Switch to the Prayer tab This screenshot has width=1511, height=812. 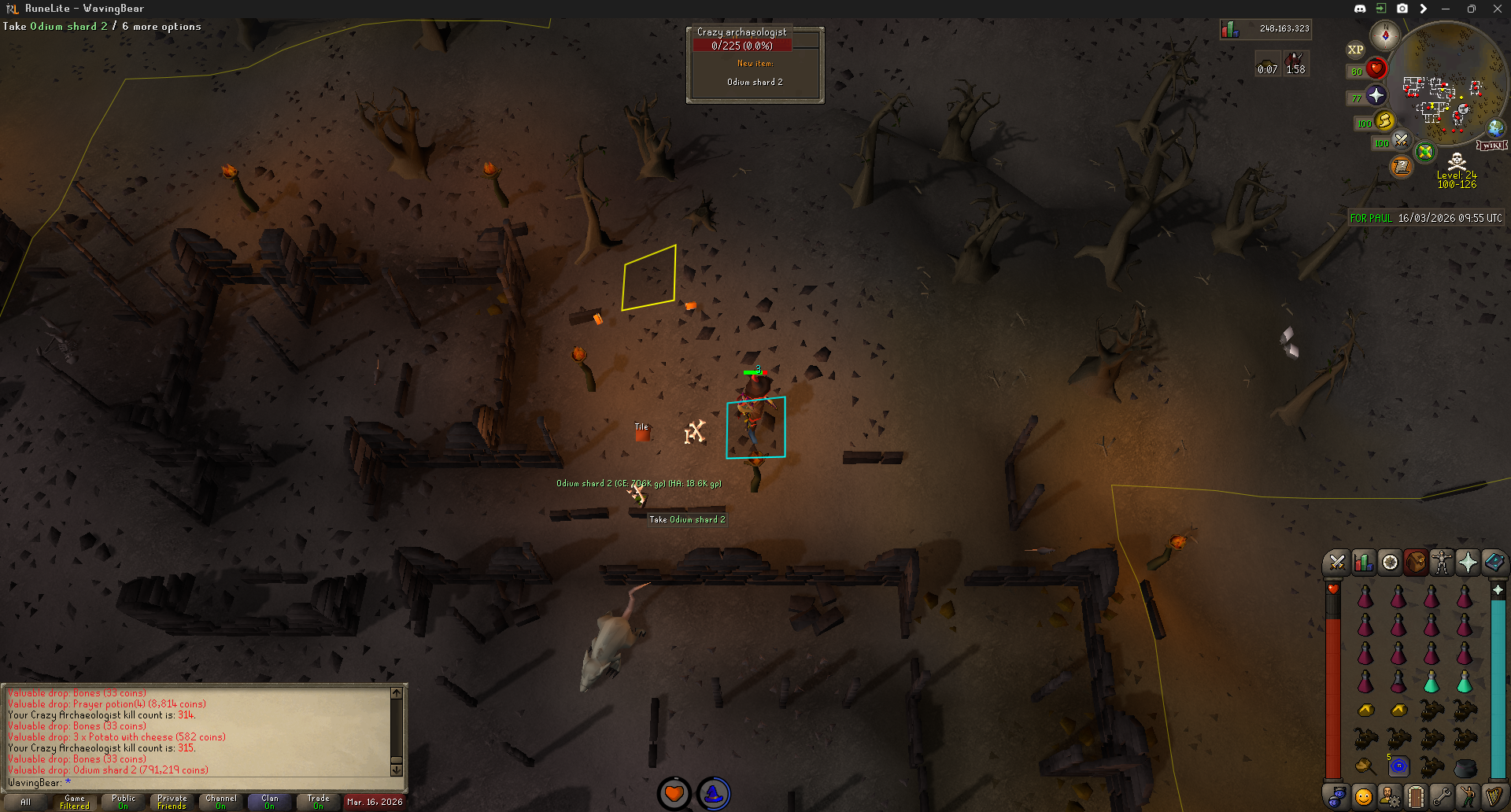1468,563
